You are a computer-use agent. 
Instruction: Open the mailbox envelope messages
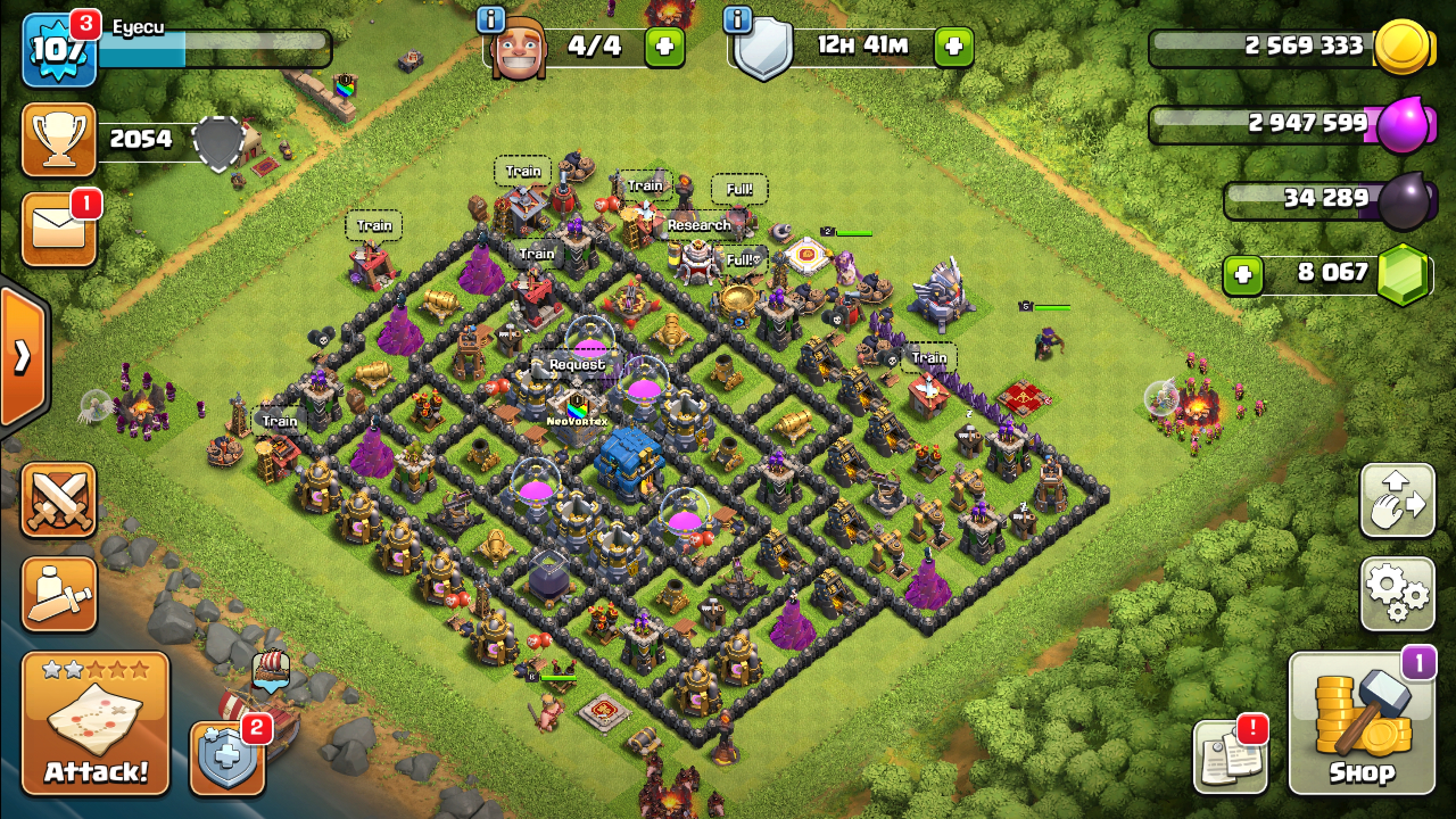[x=59, y=229]
